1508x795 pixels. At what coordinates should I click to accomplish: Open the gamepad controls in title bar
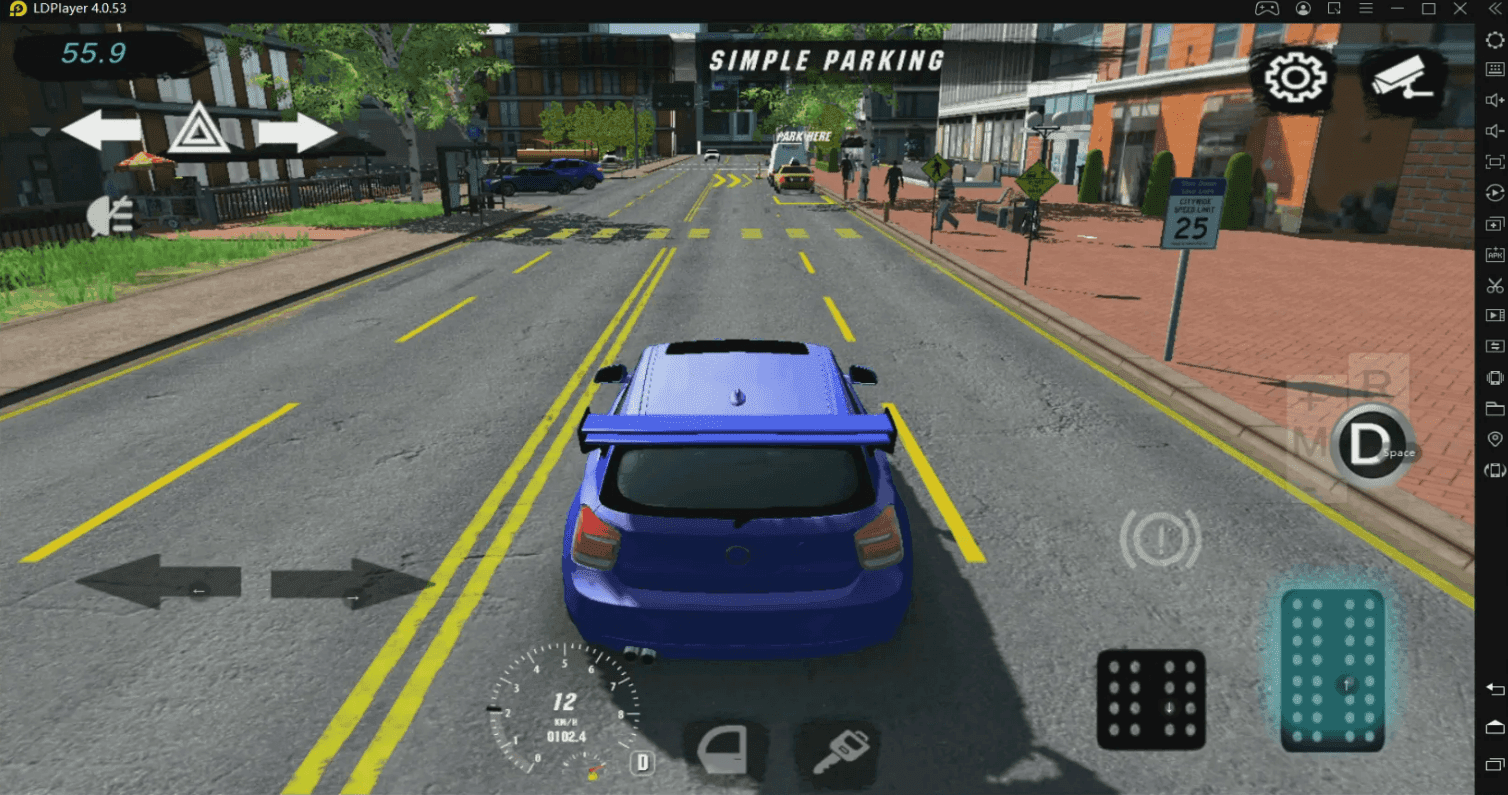click(x=1267, y=8)
